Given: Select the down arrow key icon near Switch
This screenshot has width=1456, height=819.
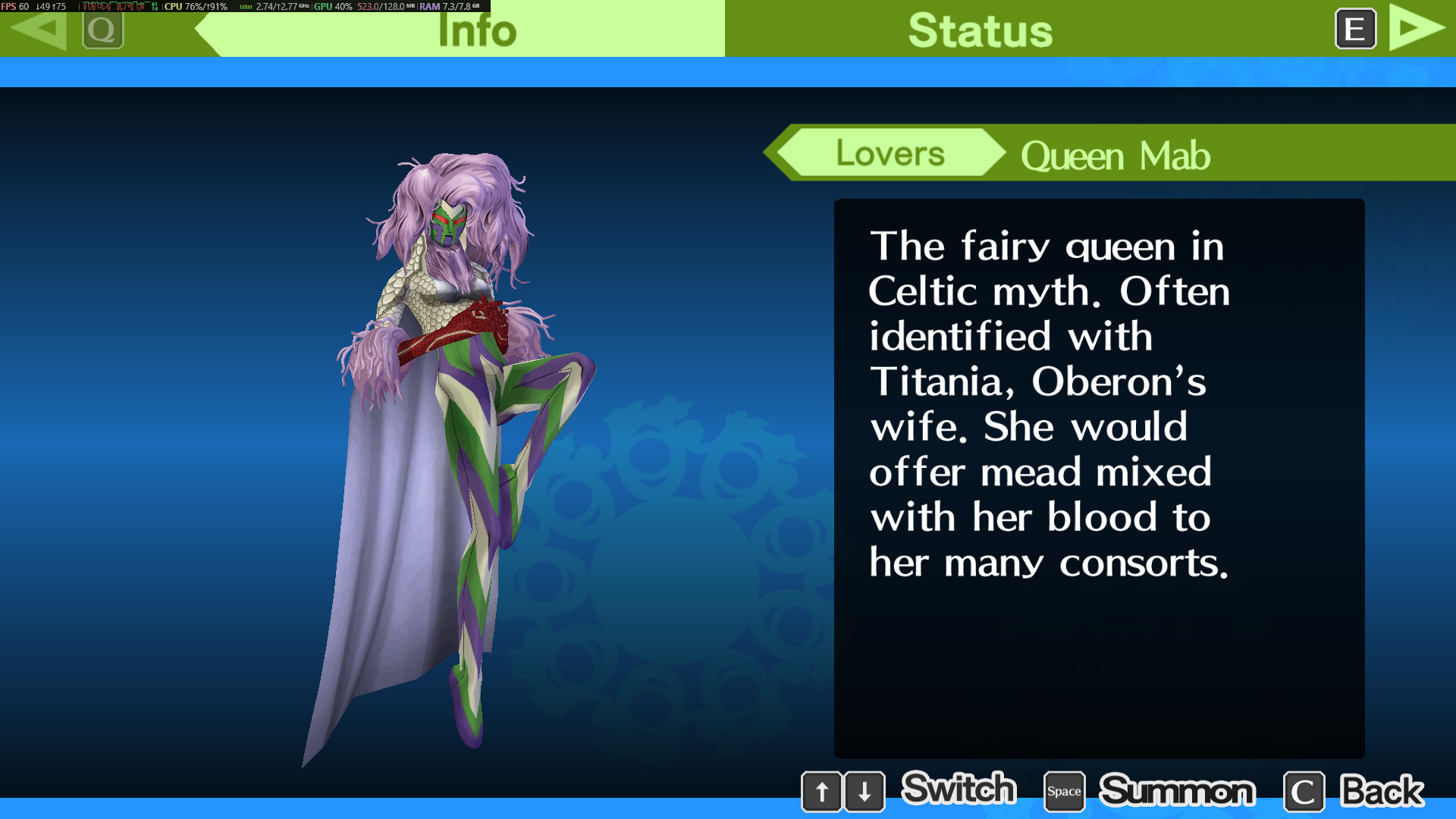Looking at the screenshot, I should pyautogui.click(x=864, y=791).
